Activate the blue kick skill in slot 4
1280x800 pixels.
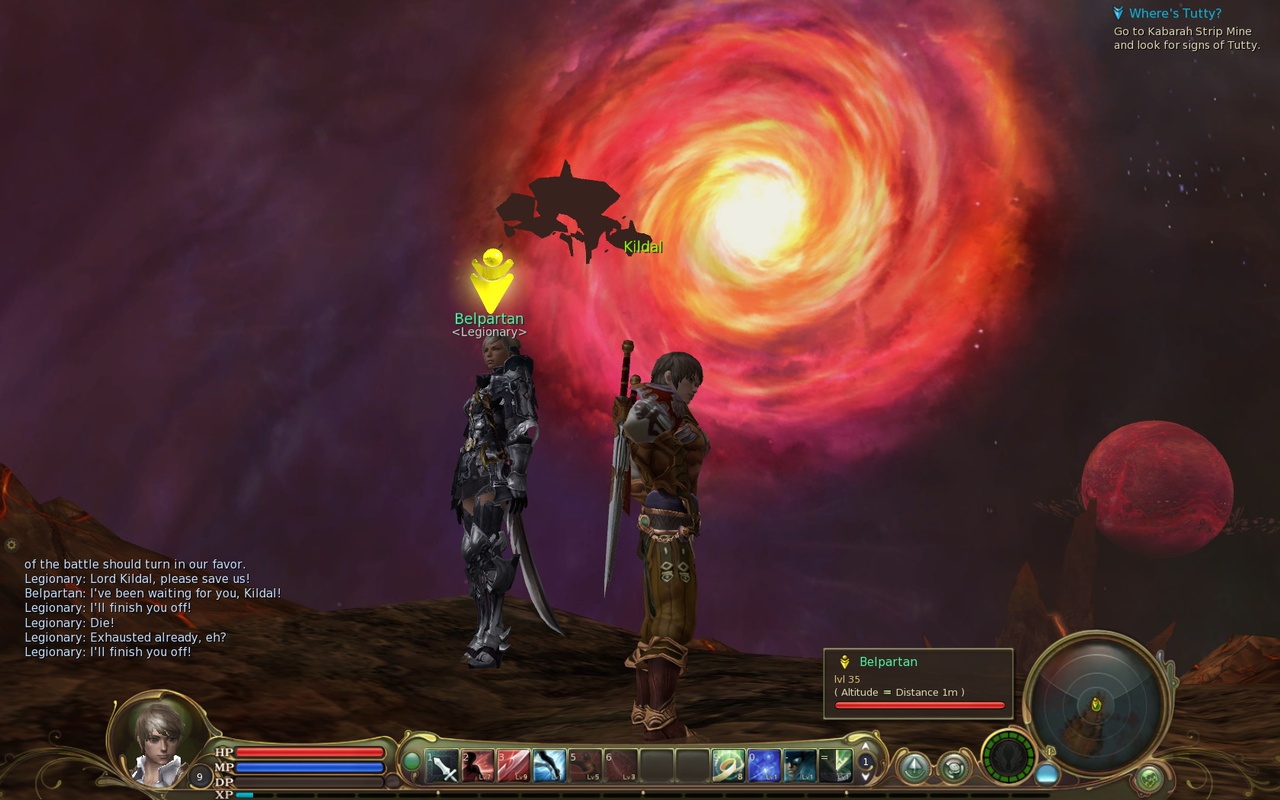click(x=550, y=766)
